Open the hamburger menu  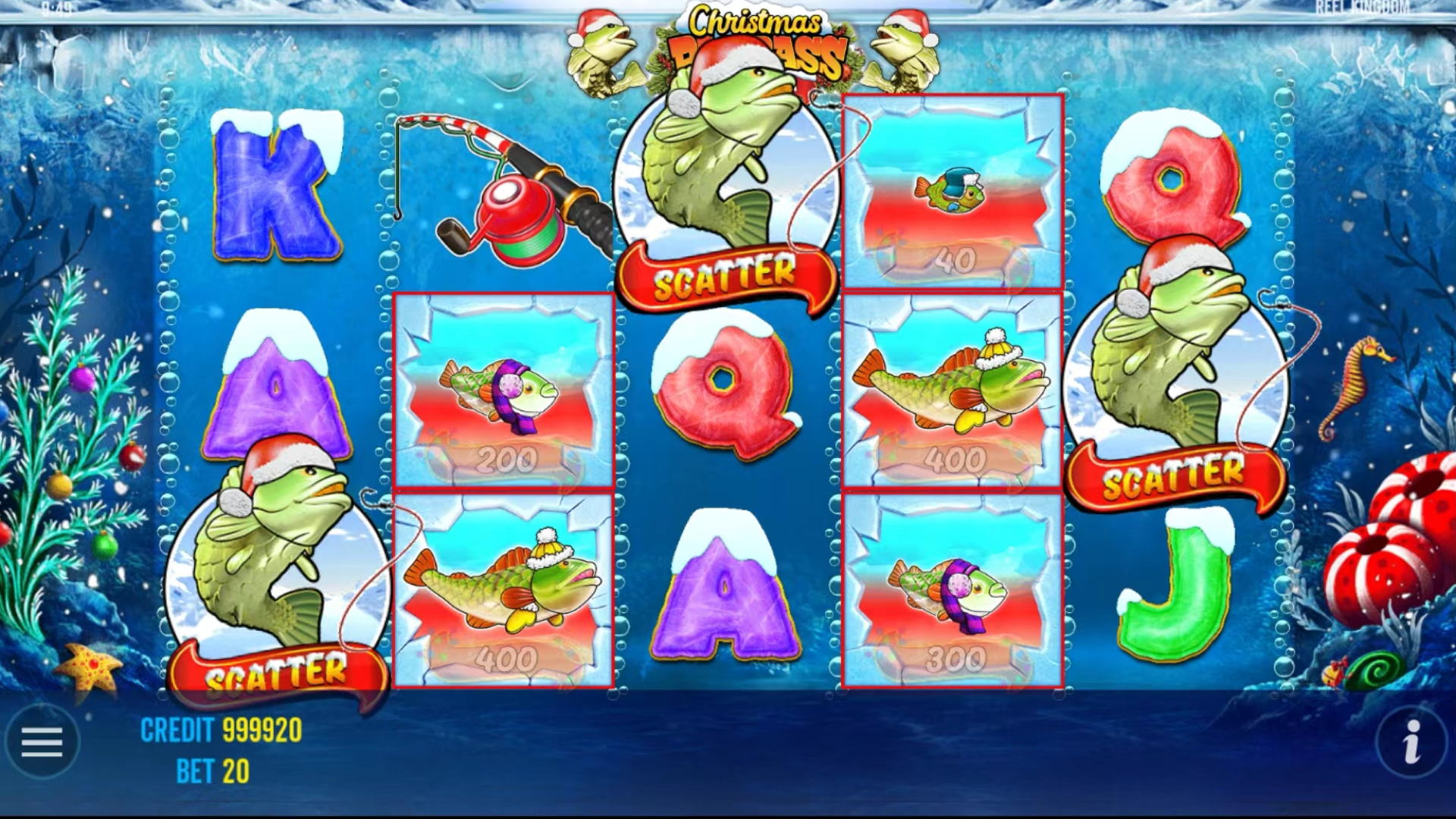click(43, 742)
